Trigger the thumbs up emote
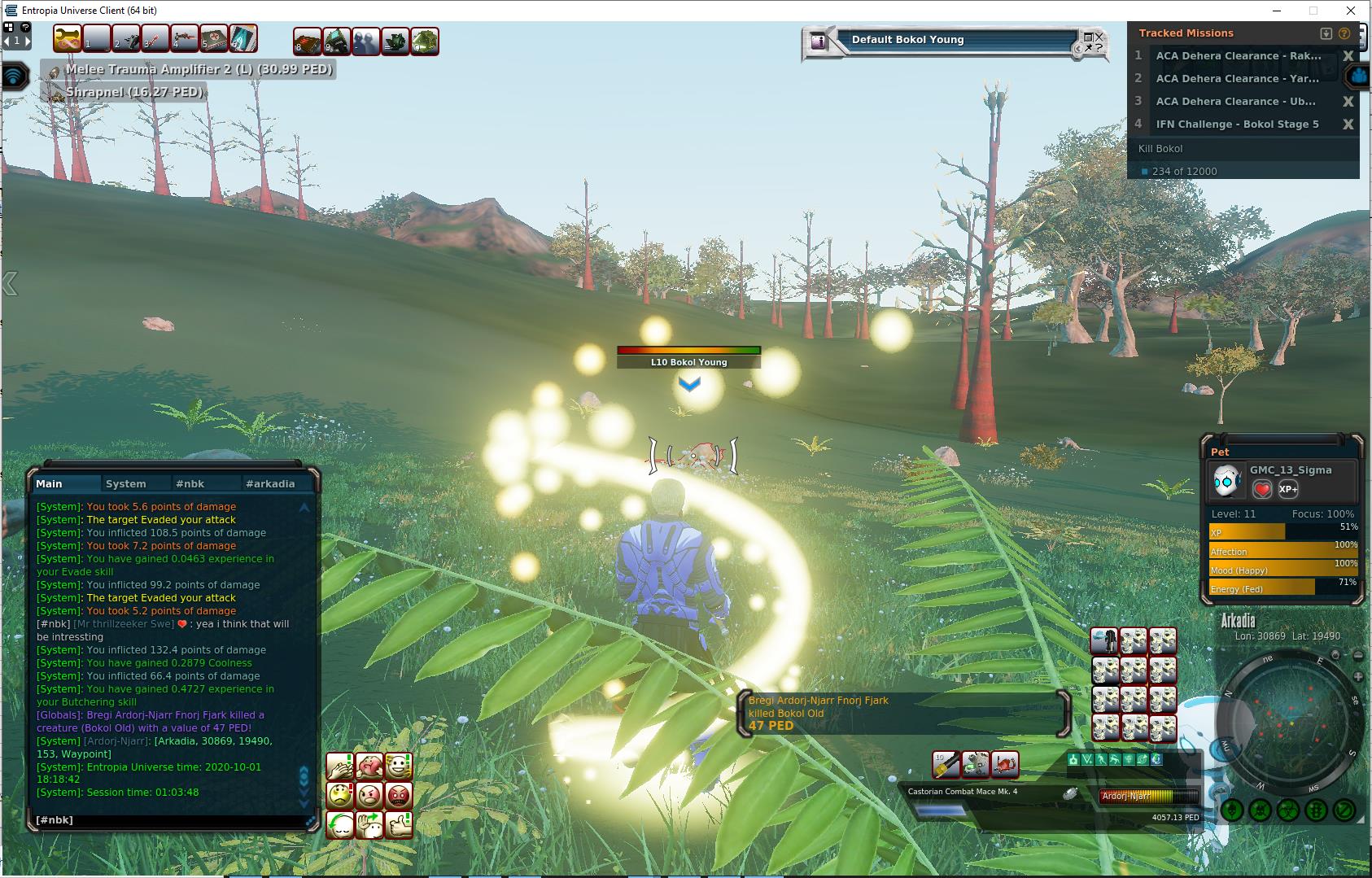 pos(399,824)
